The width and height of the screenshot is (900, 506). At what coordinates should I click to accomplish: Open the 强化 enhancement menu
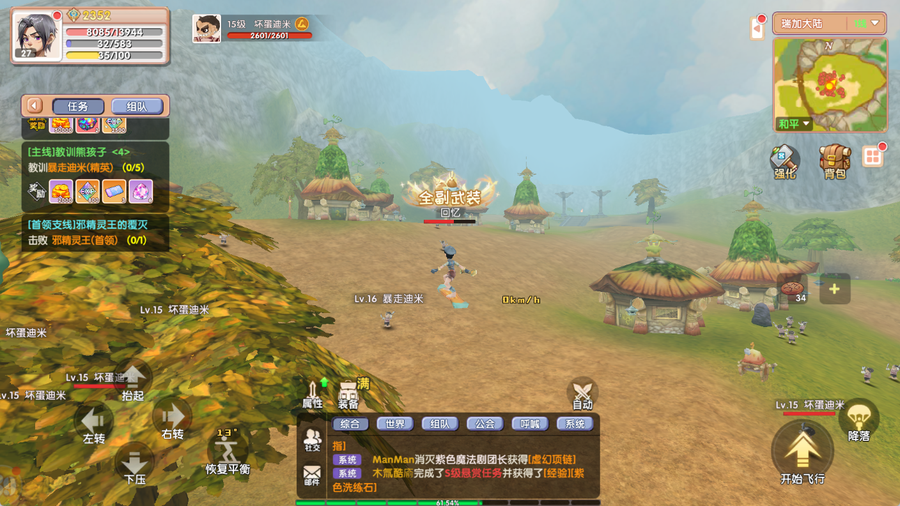[x=784, y=160]
